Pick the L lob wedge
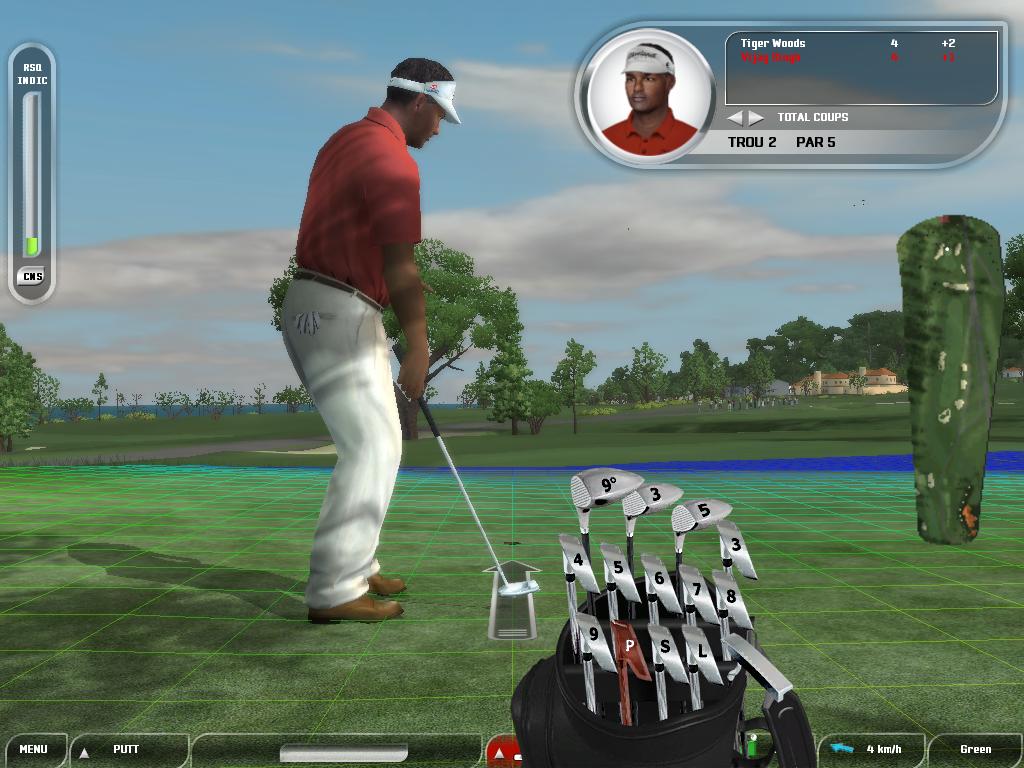 tap(702, 652)
